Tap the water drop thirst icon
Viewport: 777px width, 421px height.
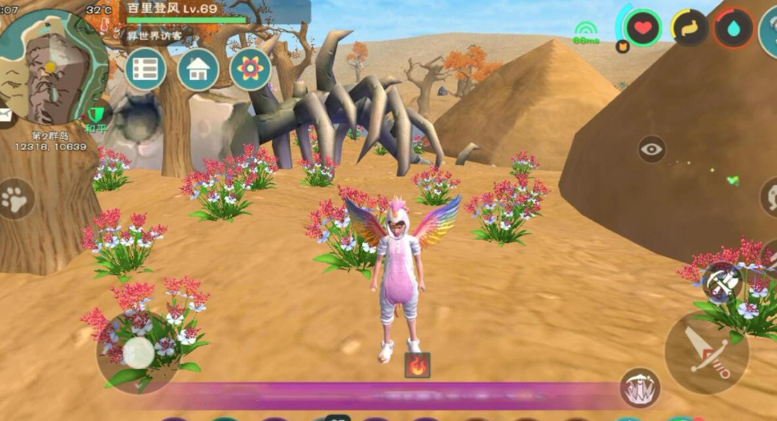(x=733, y=27)
